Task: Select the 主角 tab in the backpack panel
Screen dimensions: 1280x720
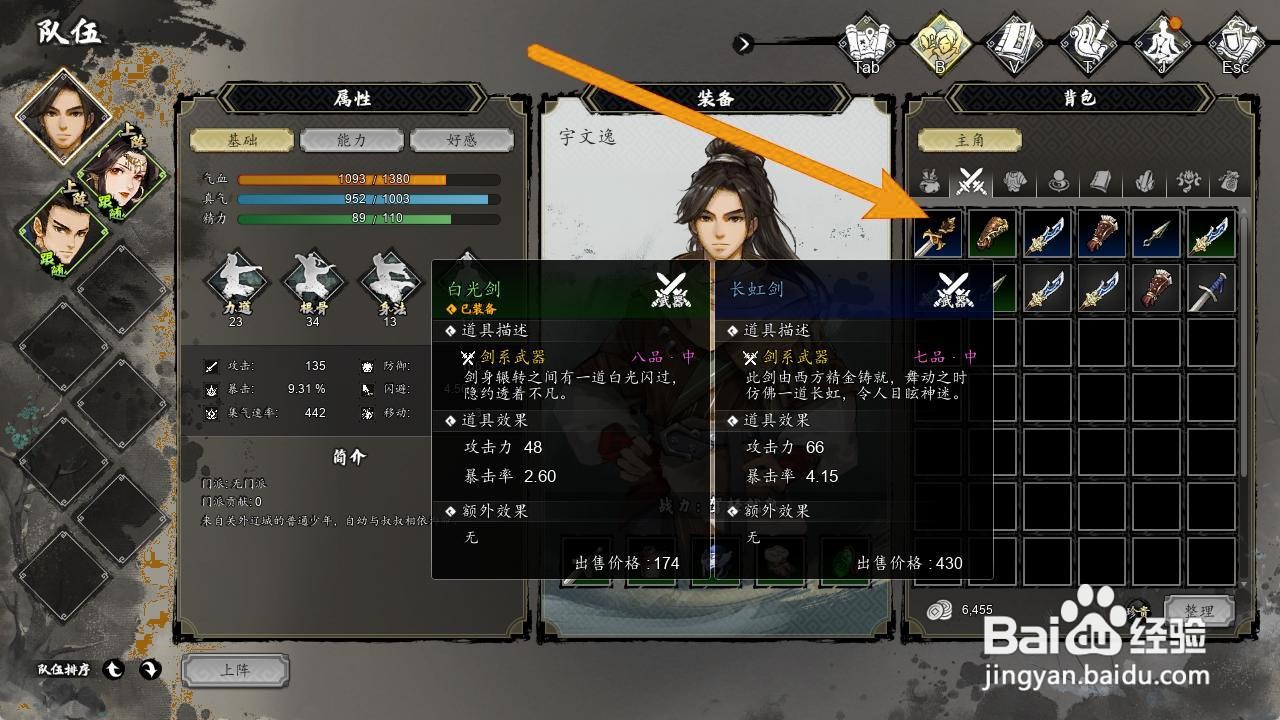Action: (x=971, y=138)
